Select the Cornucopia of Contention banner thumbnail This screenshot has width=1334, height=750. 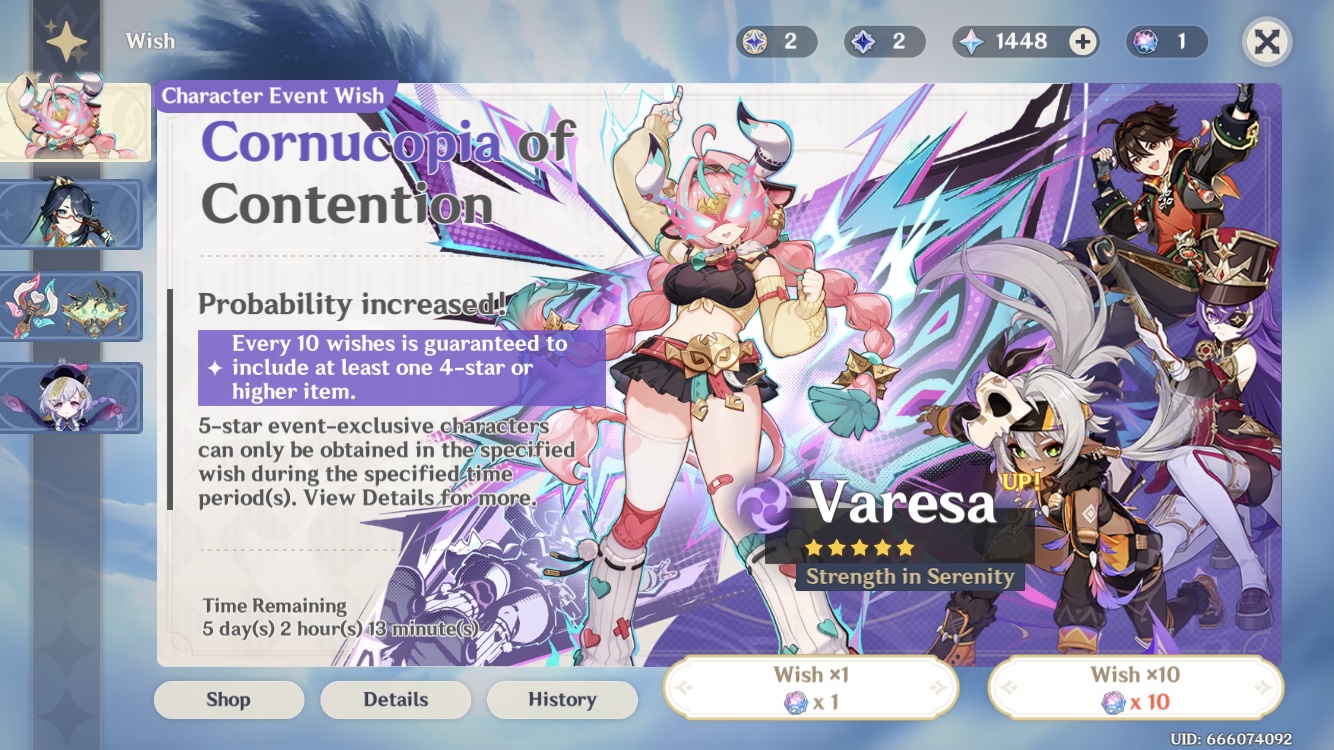tap(75, 120)
